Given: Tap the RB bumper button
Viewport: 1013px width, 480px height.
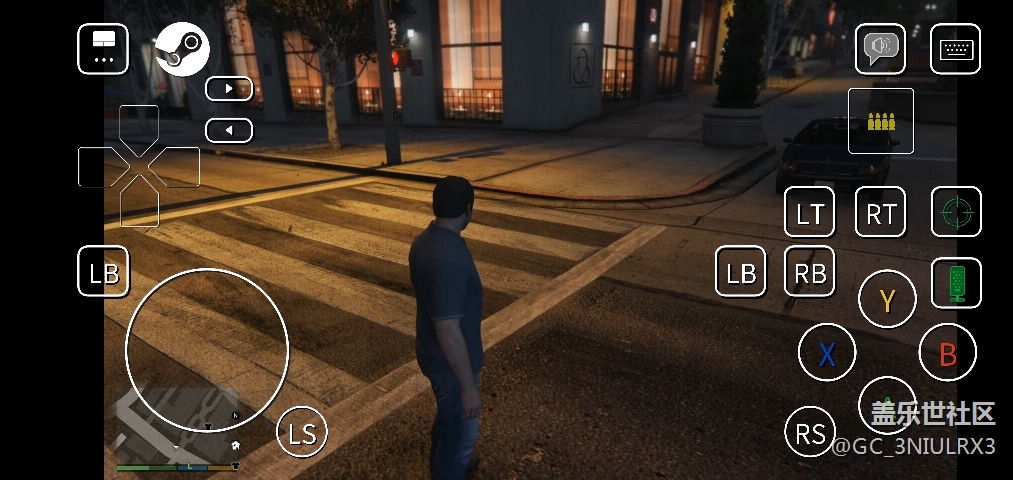Looking at the screenshot, I should tap(809, 271).
